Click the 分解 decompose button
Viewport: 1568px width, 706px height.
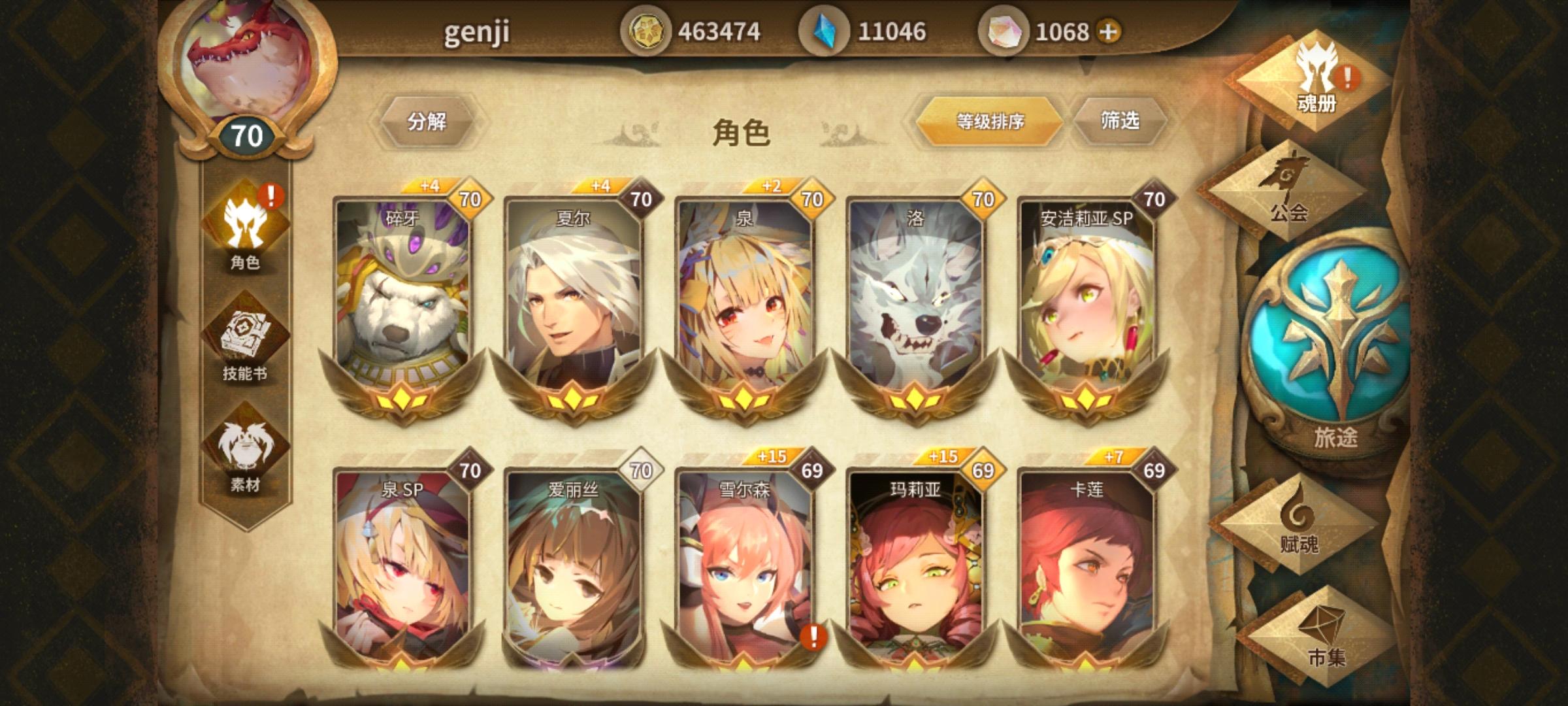(429, 122)
